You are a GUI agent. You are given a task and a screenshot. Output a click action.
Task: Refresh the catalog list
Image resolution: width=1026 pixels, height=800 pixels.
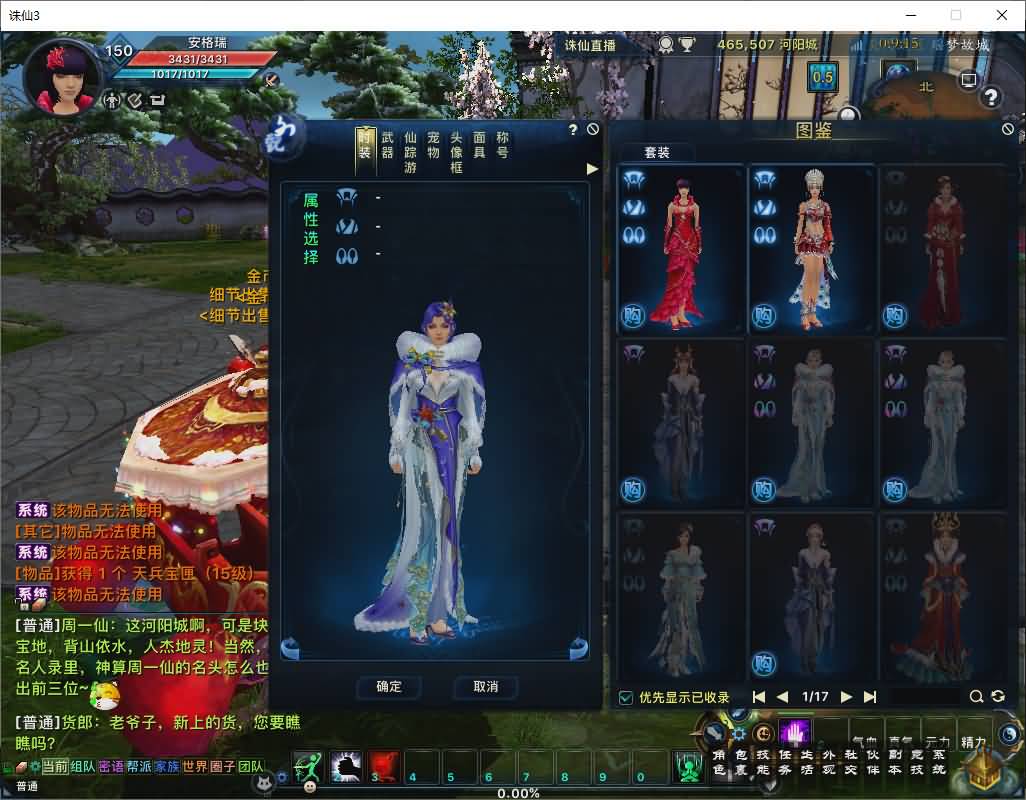(x=997, y=697)
